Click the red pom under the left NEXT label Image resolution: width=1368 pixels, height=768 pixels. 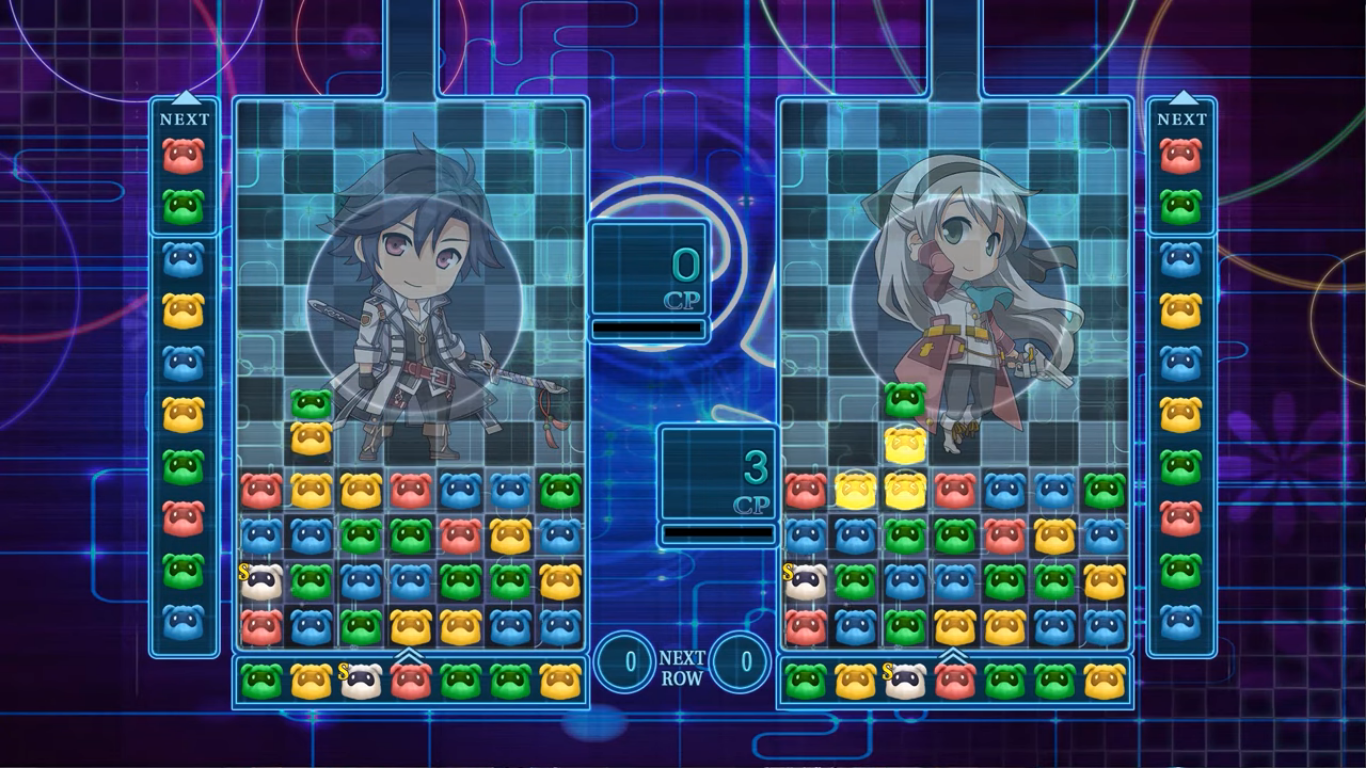click(183, 156)
